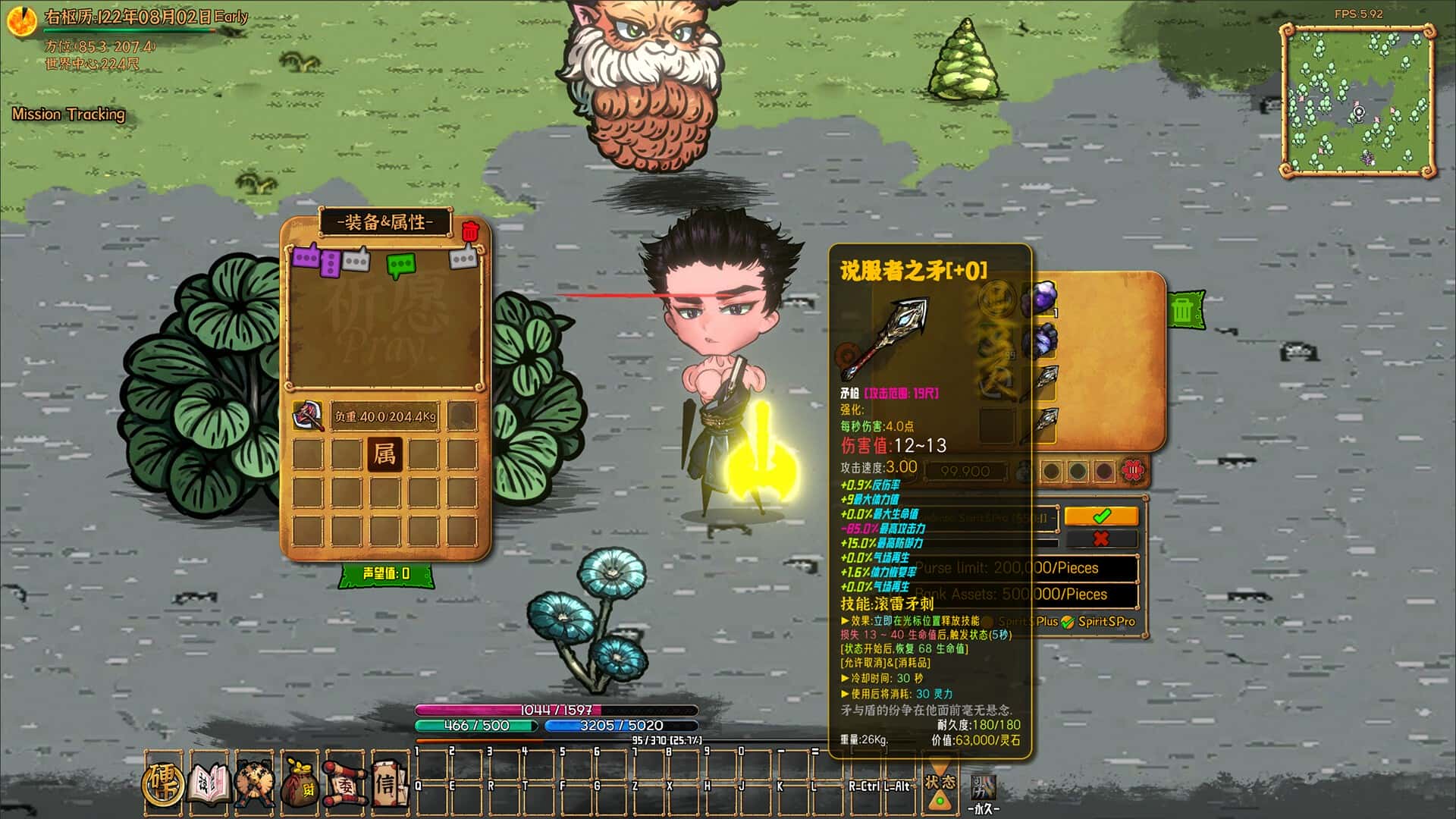Image resolution: width=1456 pixels, height=819 pixels.
Task: Click the green trash can tab
Action: 1183,309
